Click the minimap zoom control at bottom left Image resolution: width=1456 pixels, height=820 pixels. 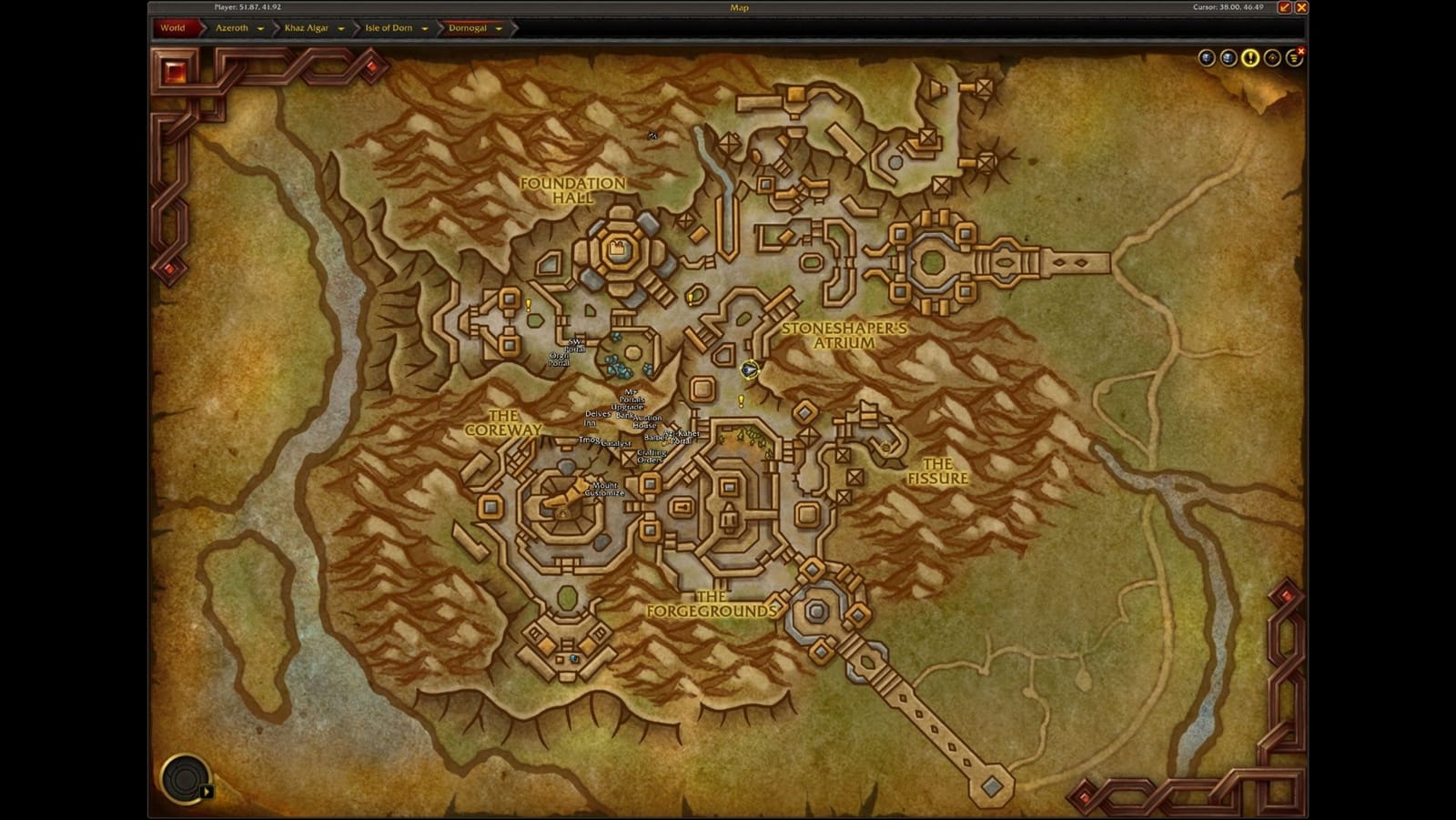(185, 780)
